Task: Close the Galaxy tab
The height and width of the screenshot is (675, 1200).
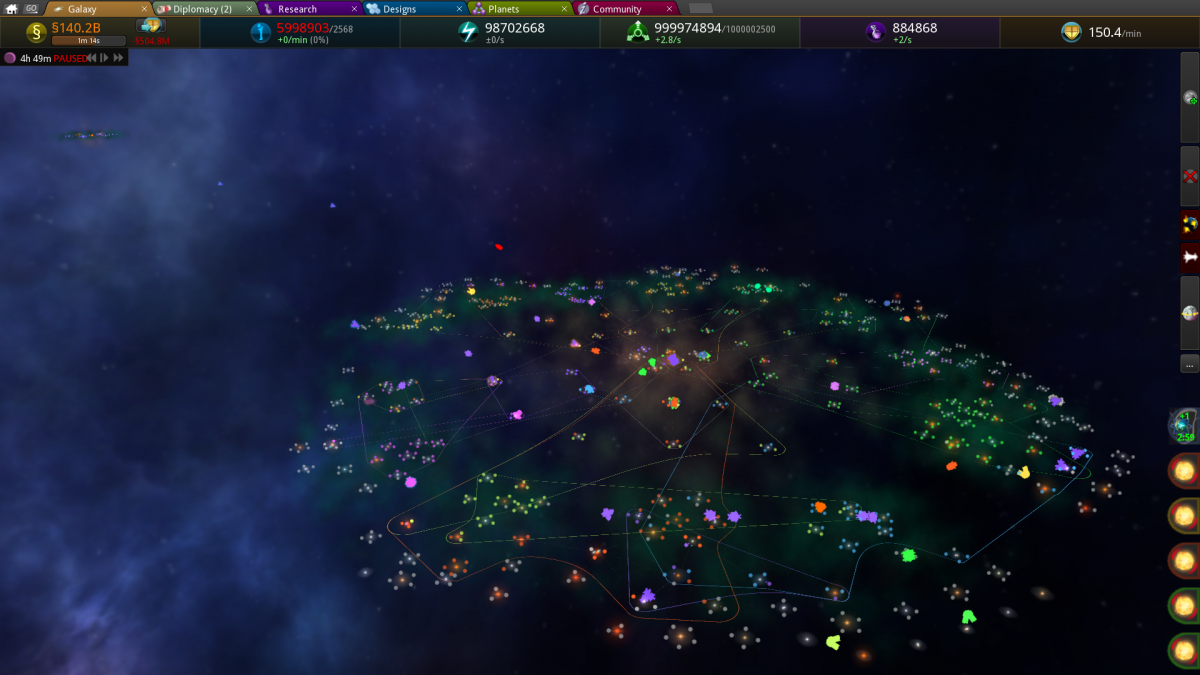Action: point(144,9)
